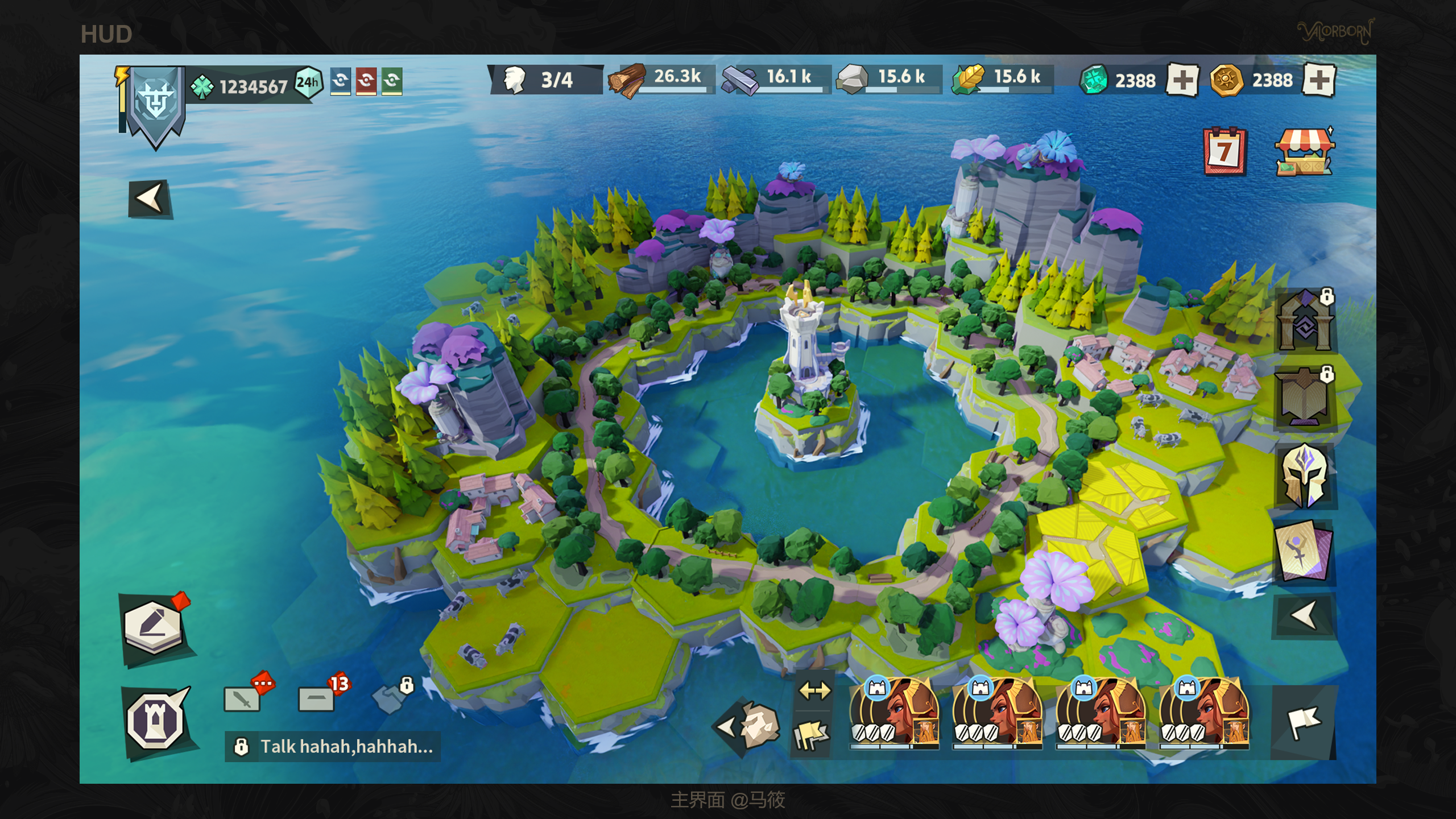
Task: Open the hero helmet menu
Action: click(x=1305, y=475)
